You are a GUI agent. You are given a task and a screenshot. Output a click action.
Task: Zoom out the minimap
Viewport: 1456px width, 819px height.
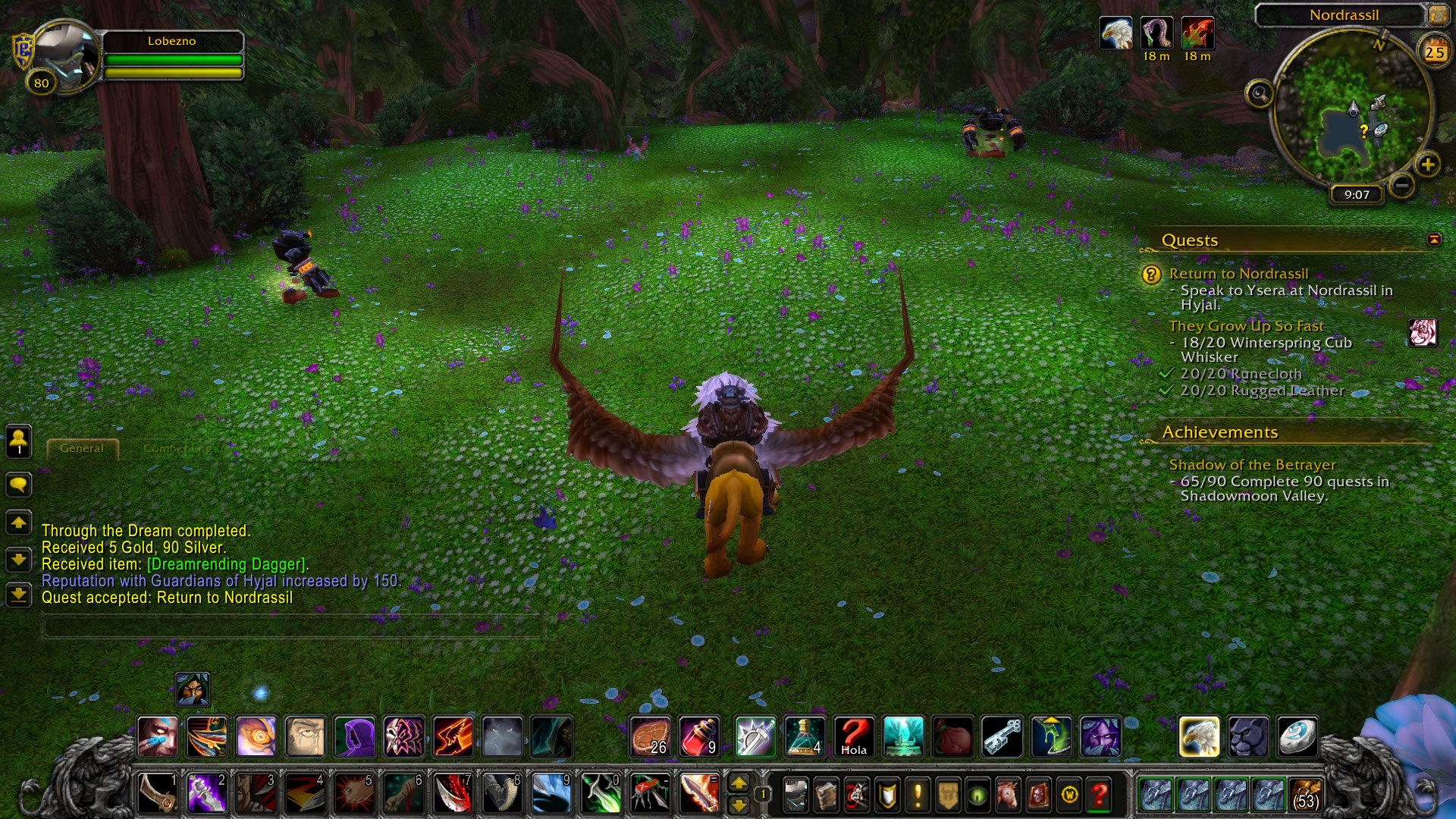click(1402, 184)
